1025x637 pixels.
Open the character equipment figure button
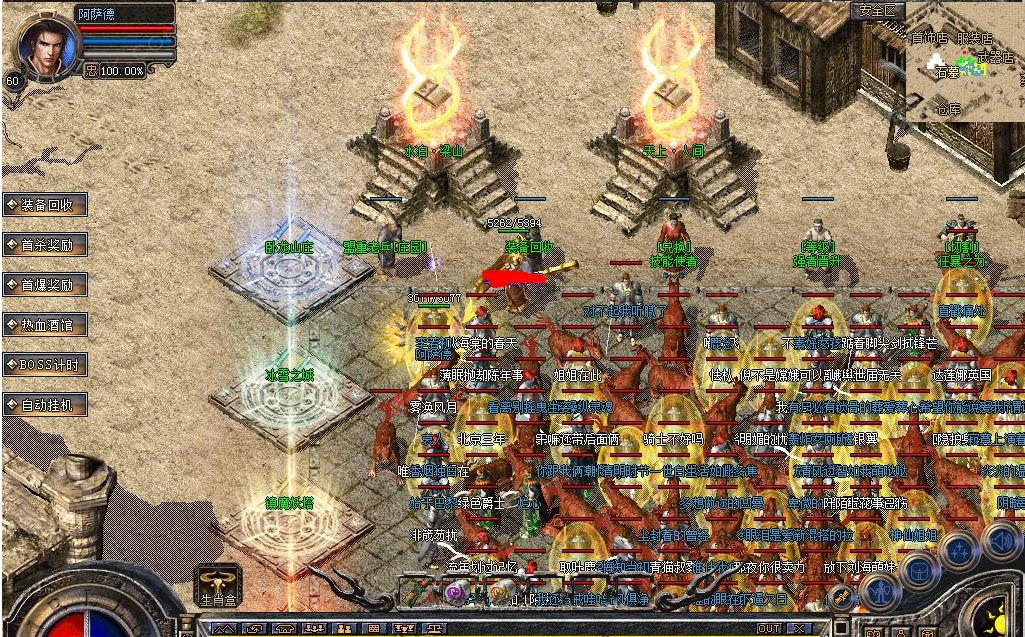(x=882, y=592)
